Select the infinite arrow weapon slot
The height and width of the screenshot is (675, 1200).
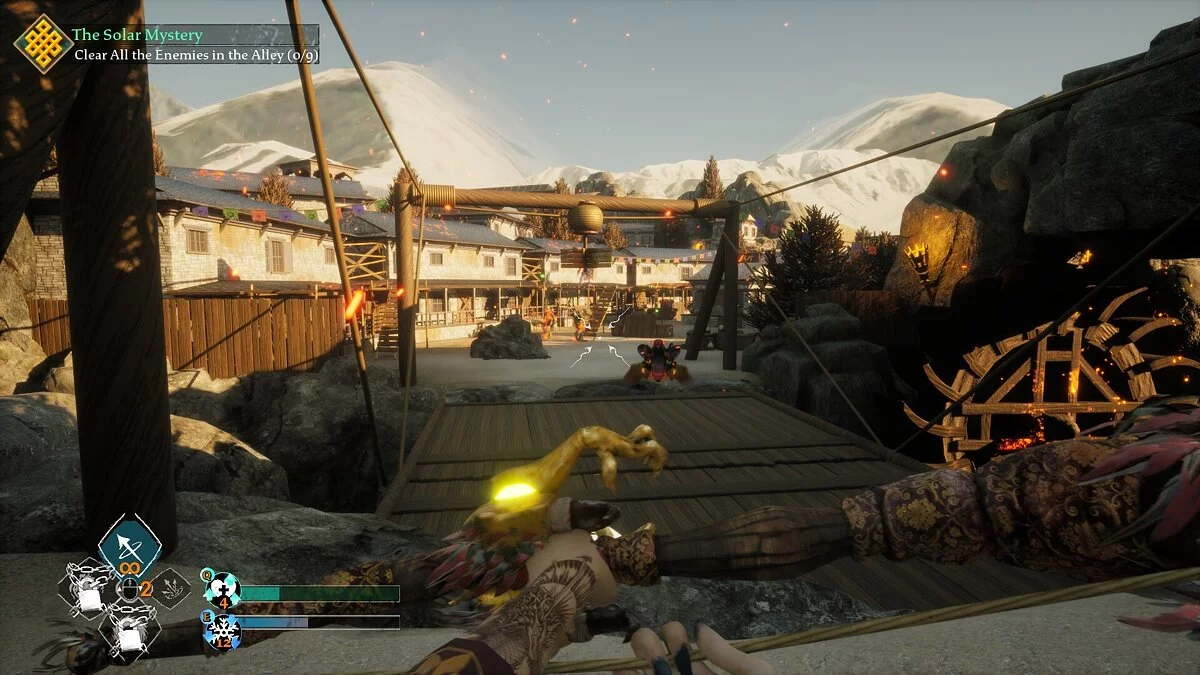pyautogui.click(x=130, y=546)
